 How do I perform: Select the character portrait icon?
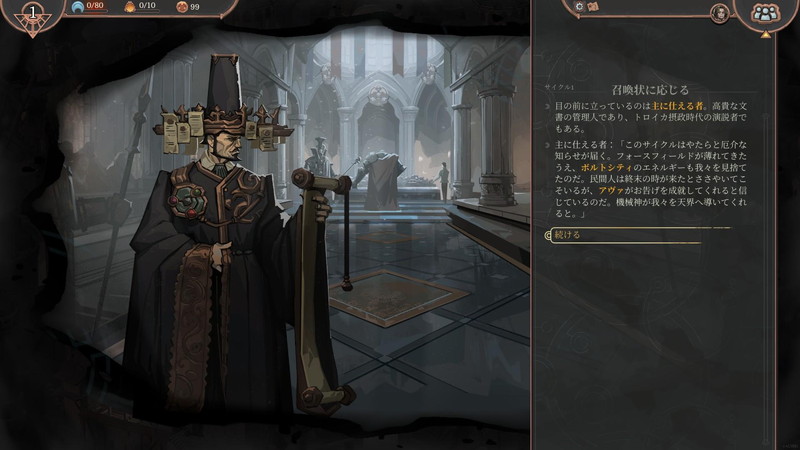point(719,13)
